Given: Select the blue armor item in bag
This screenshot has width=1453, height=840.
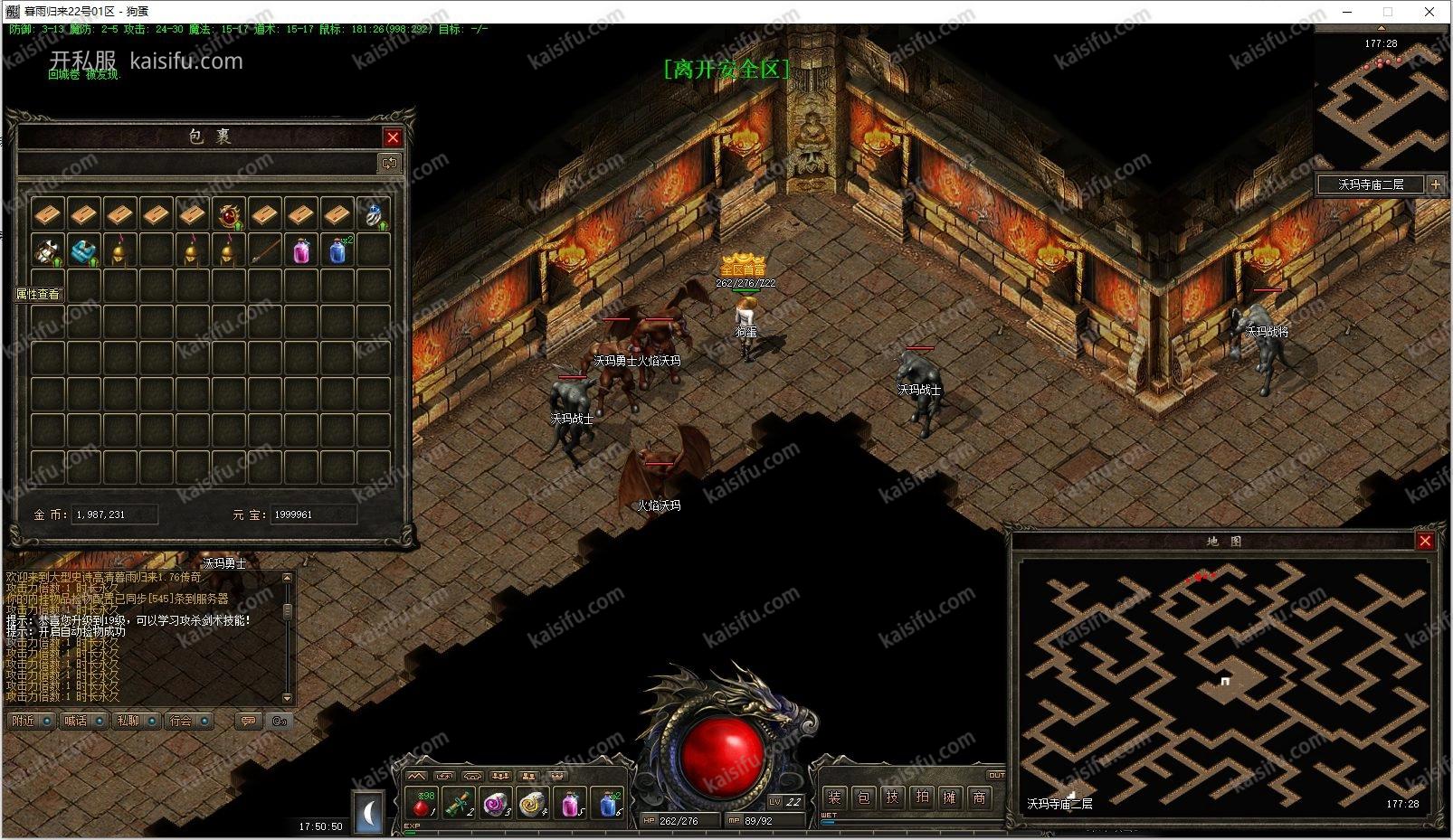Looking at the screenshot, I should (x=84, y=250).
